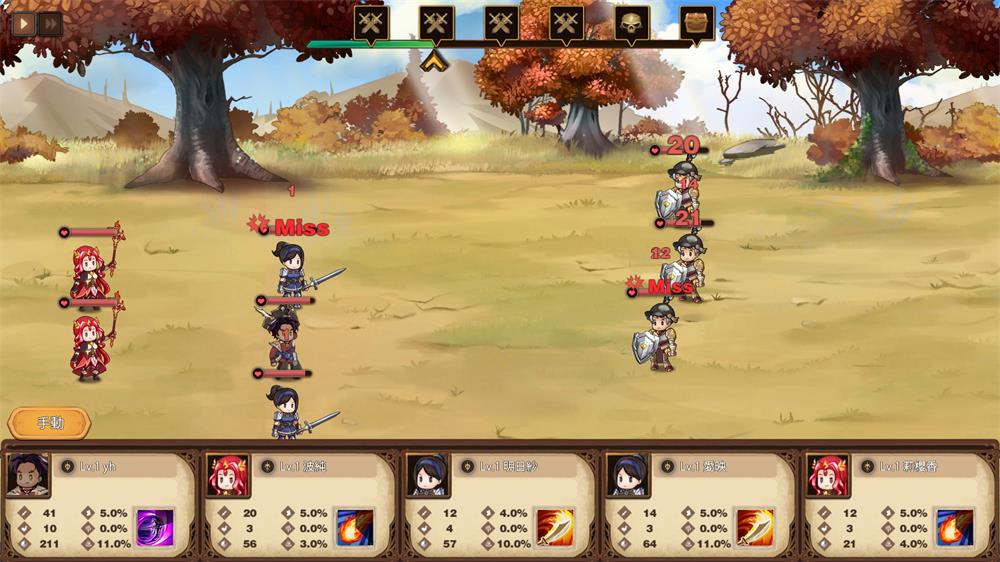Activate the fast-forward battle speed button

click(49, 23)
